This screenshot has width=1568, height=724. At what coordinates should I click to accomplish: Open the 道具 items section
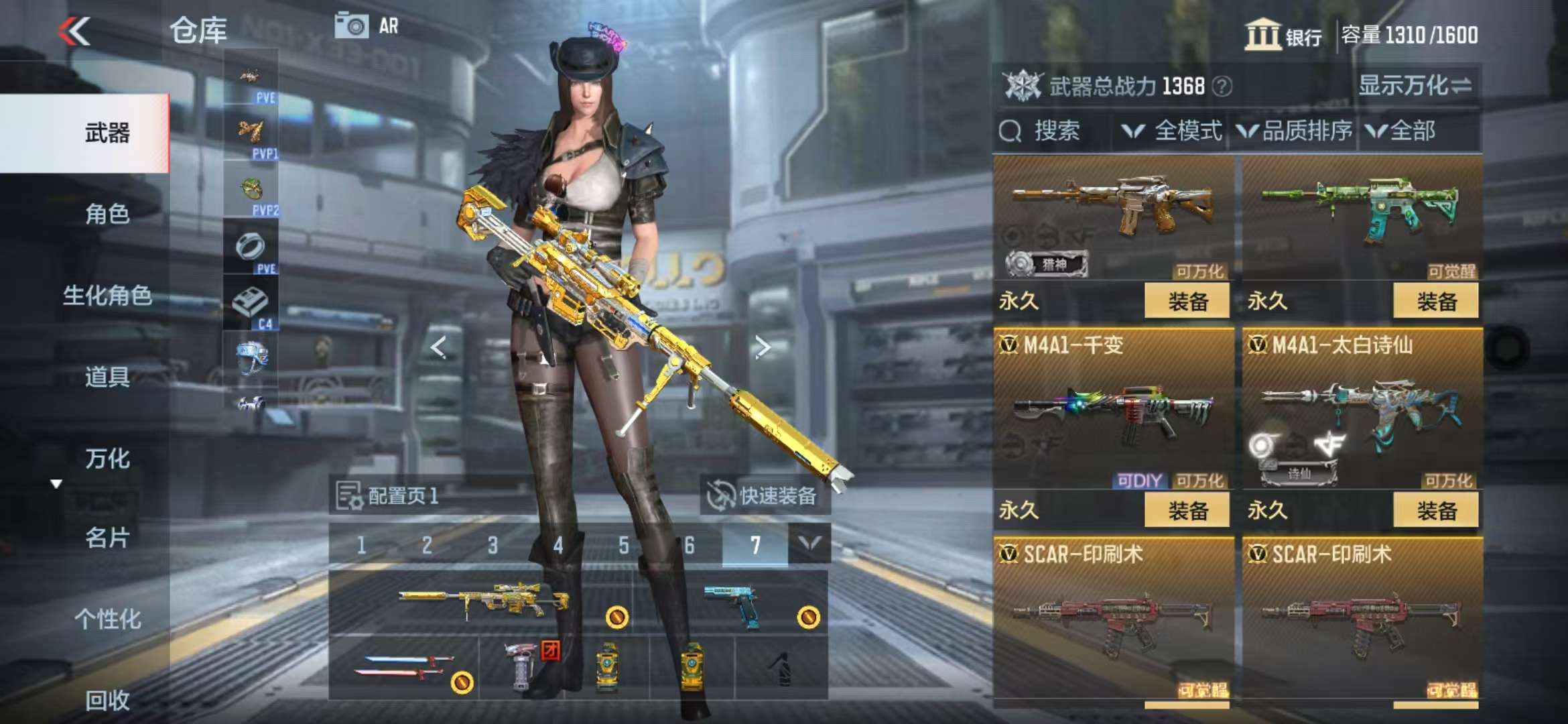(107, 377)
